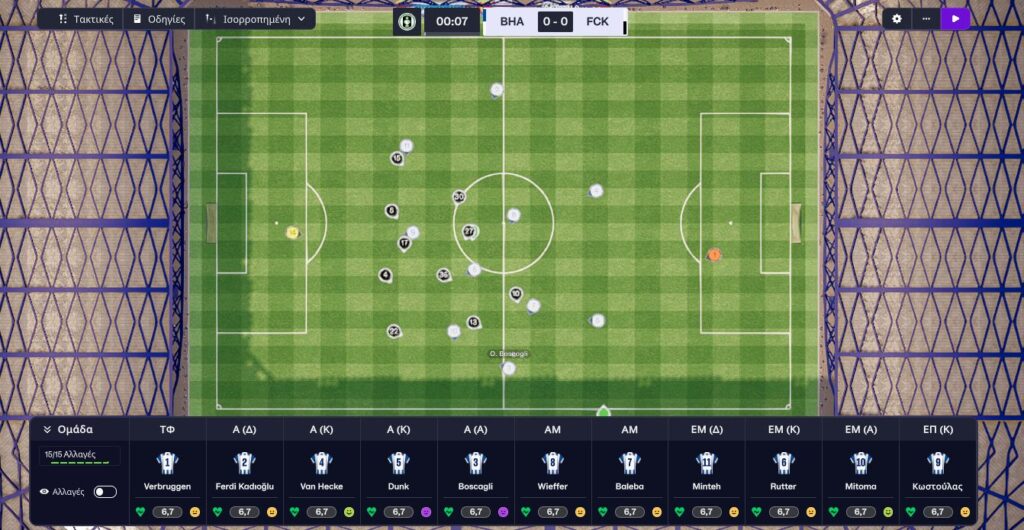
Task: Click the match settings gear icon
Action: tap(897, 19)
